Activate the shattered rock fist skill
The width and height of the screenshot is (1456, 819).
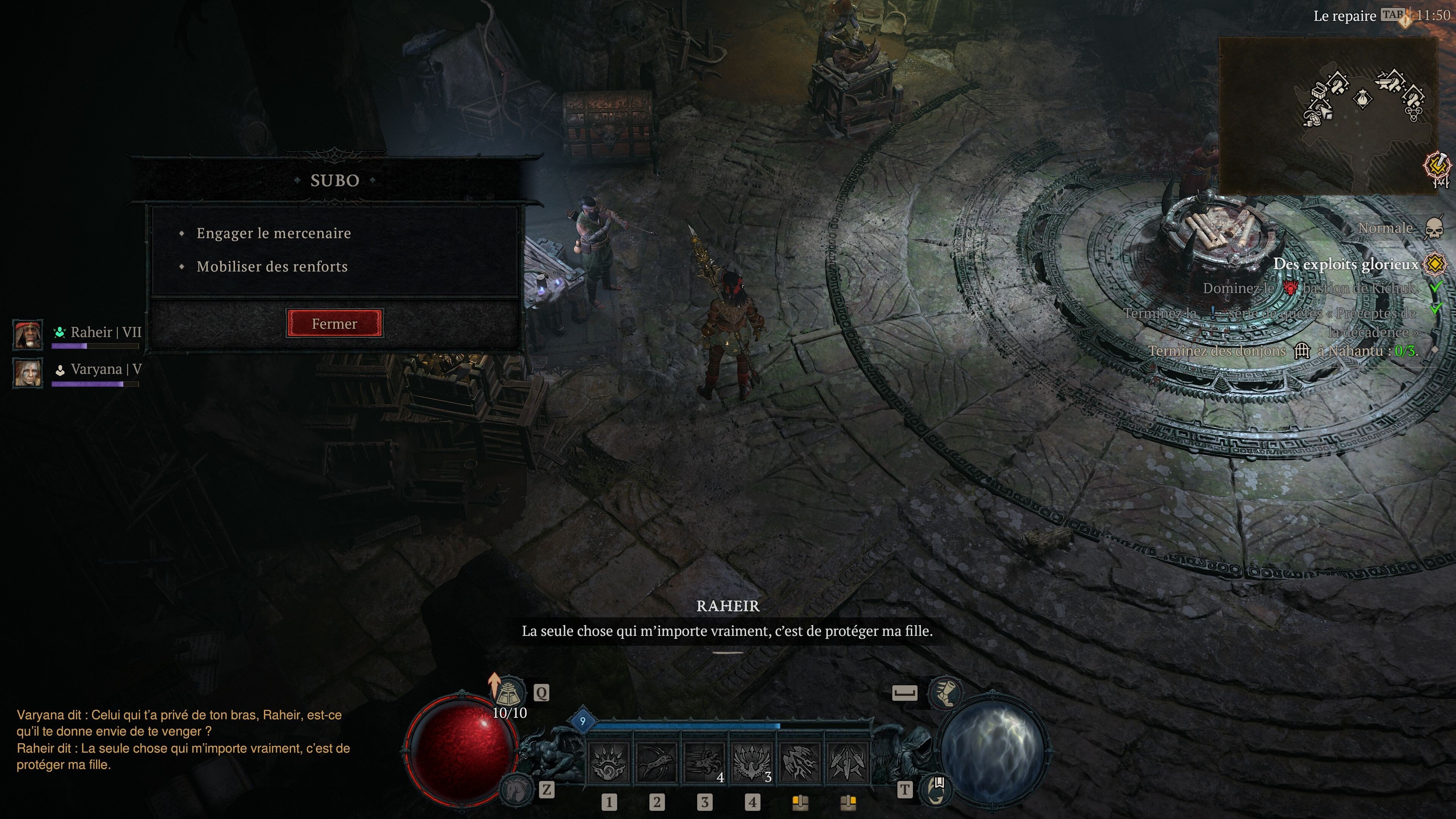[x=800, y=763]
